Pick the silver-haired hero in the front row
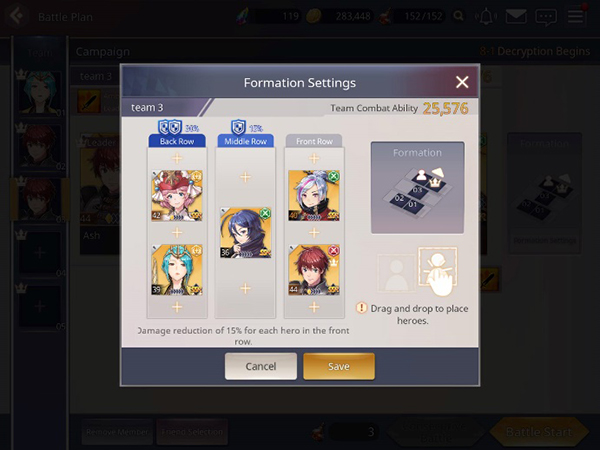Image resolution: width=600 pixels, height=450 pixels. pos(313,195)
